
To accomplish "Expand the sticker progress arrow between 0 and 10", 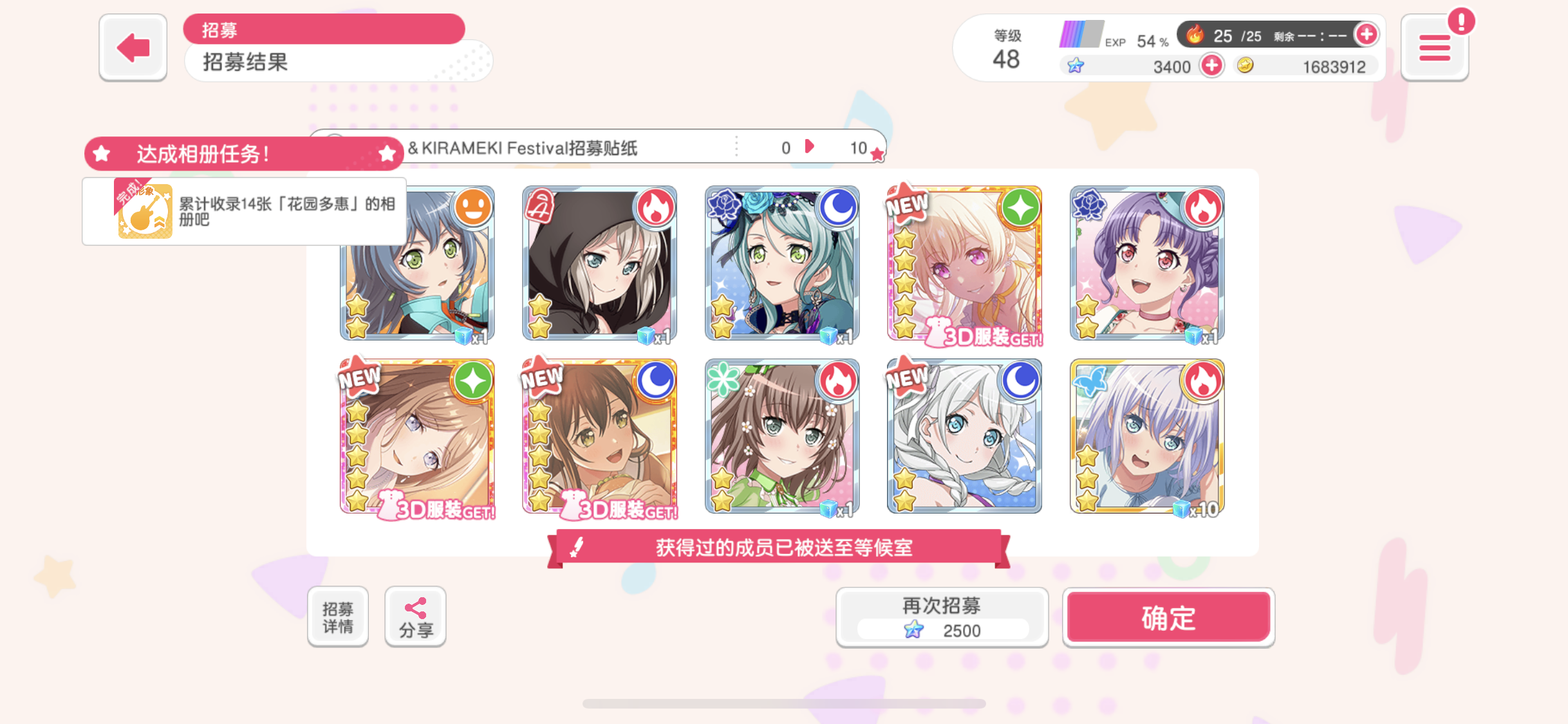I will point(810,147).
